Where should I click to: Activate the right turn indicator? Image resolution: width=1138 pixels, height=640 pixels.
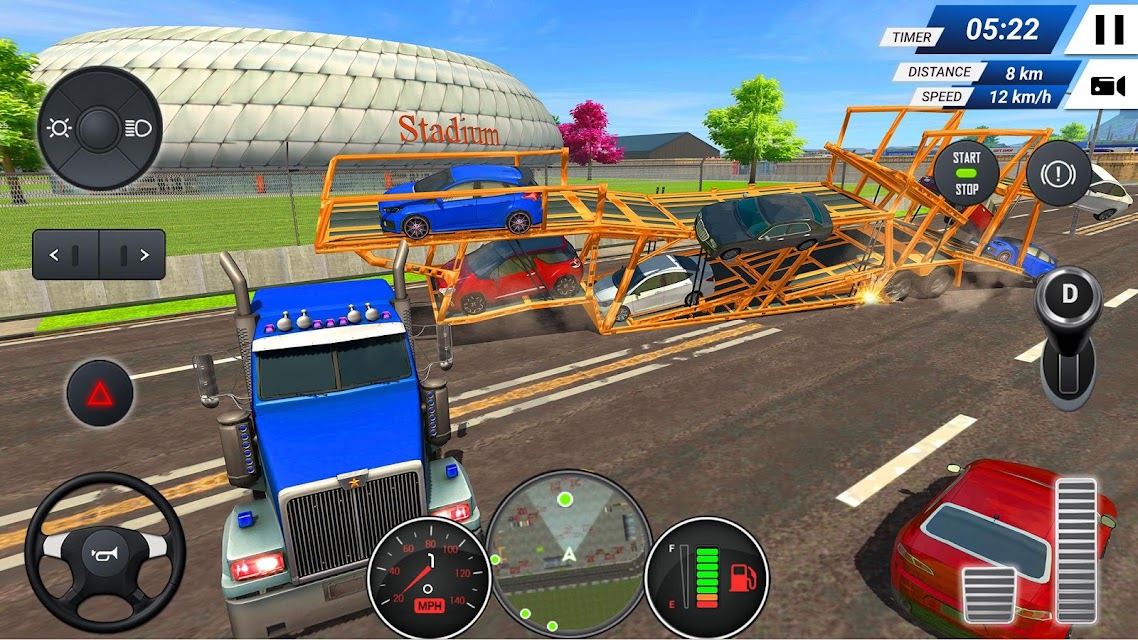132,255
